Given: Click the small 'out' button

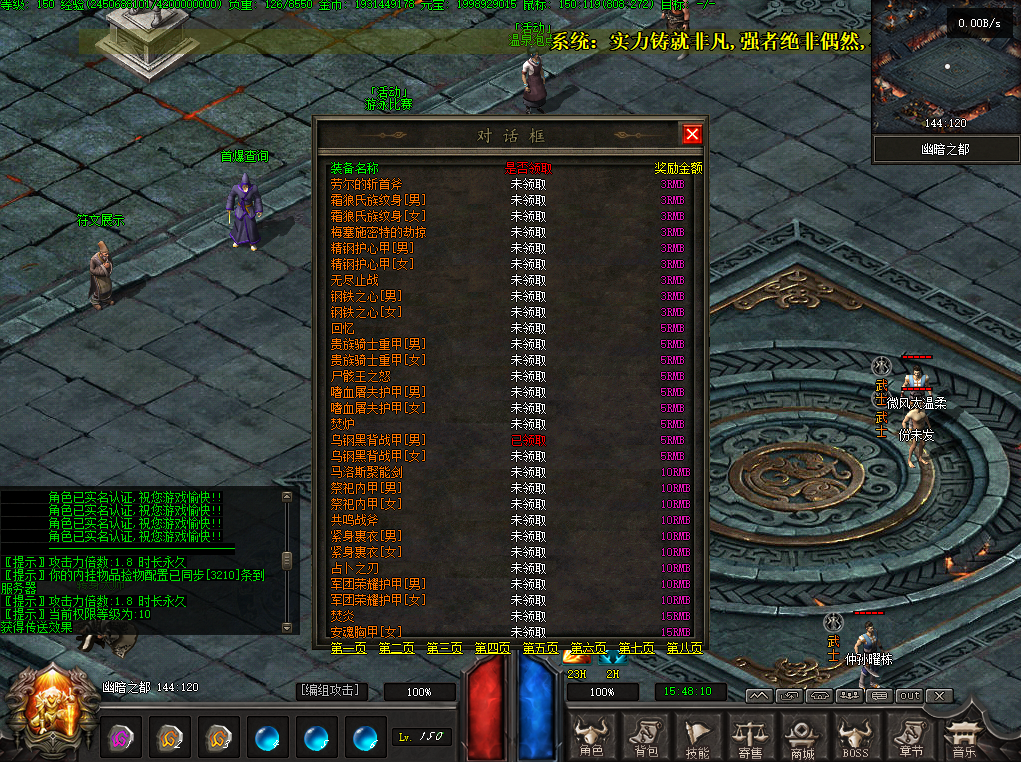Looking at the screenshot, I should pyautogui.click(x=909, y=695).
